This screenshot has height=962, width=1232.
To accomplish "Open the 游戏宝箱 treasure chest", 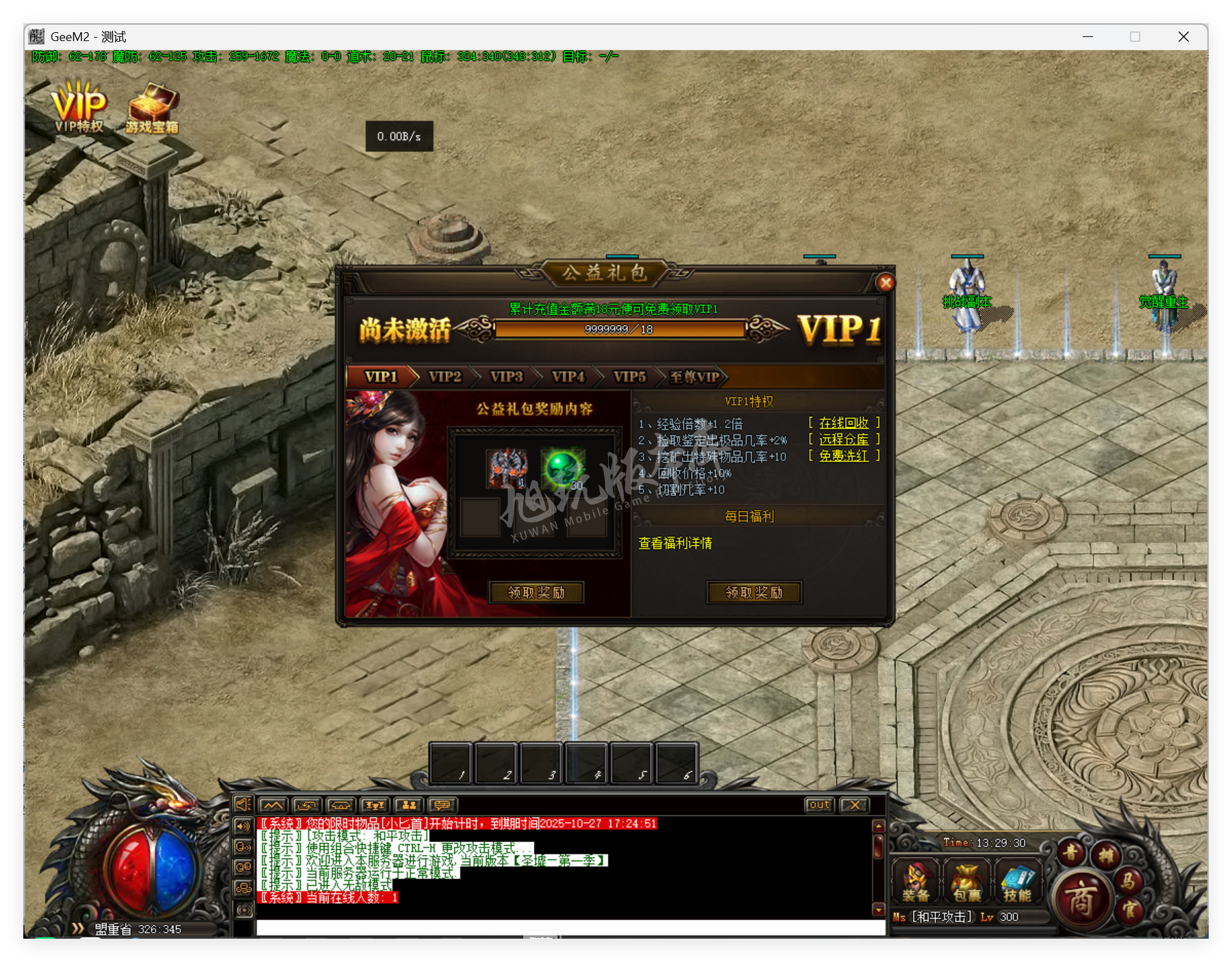I will tap(152, 106).
